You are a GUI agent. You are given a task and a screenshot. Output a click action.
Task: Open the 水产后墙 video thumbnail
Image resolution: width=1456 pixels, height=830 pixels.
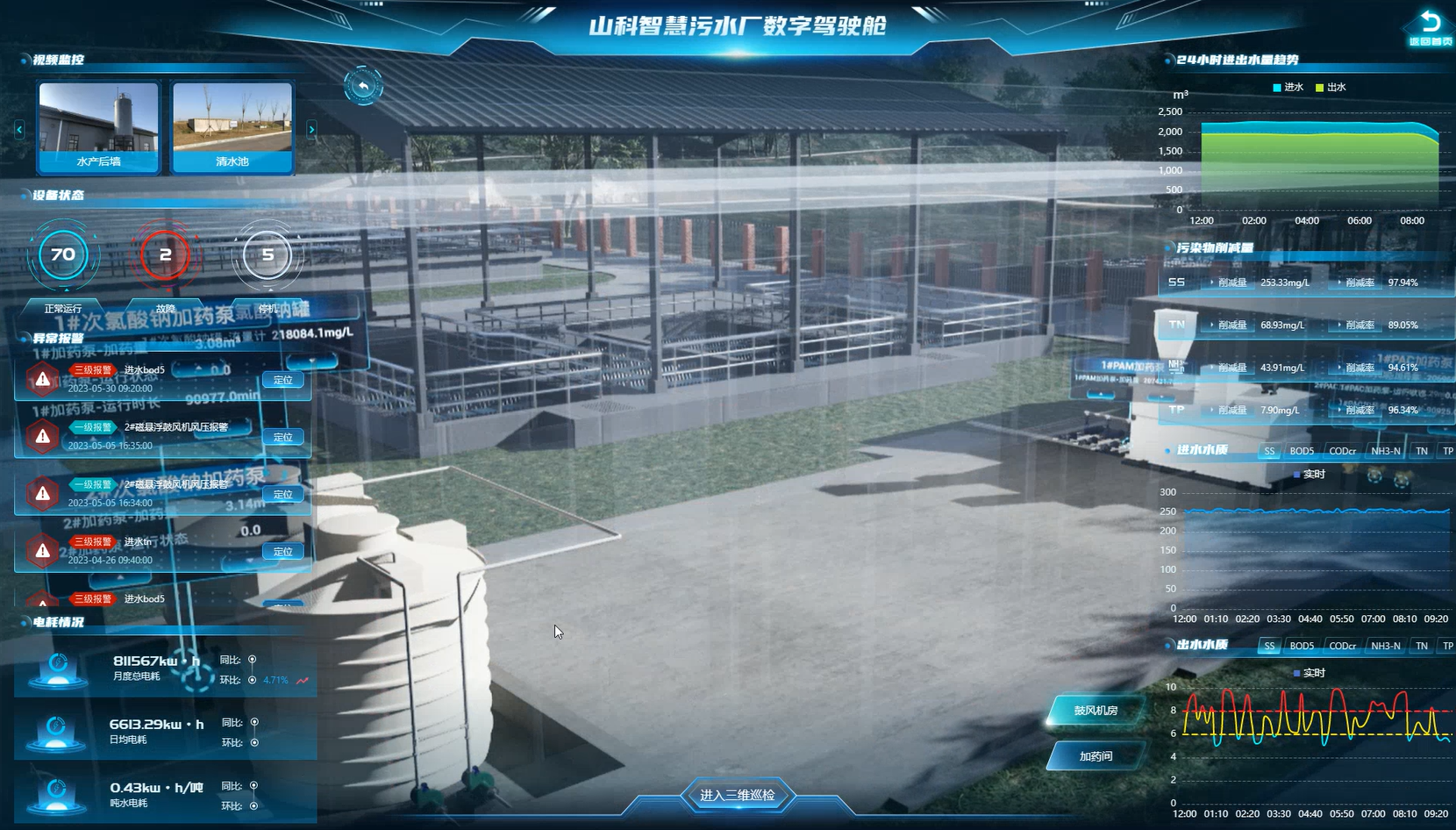(98, 125)
